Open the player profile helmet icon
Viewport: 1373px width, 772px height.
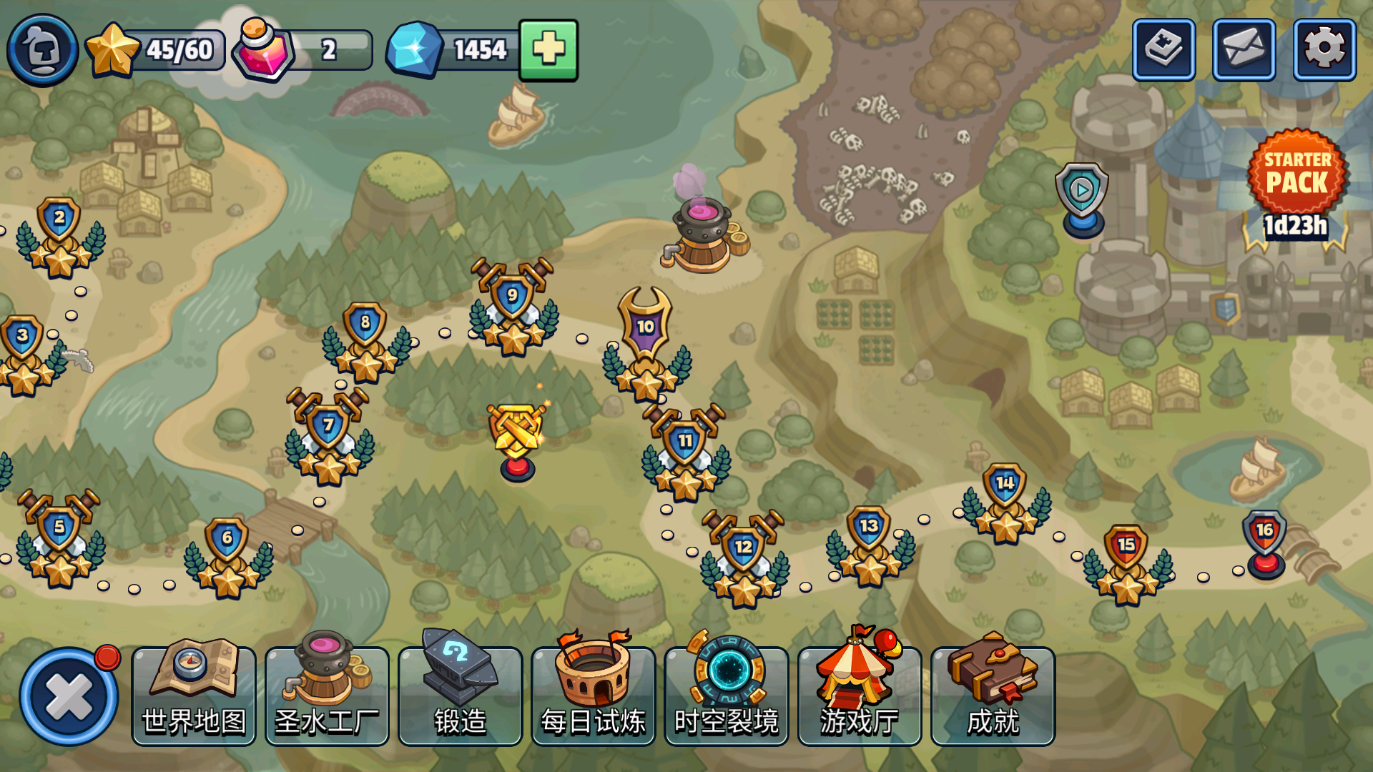tap(42, 50)
